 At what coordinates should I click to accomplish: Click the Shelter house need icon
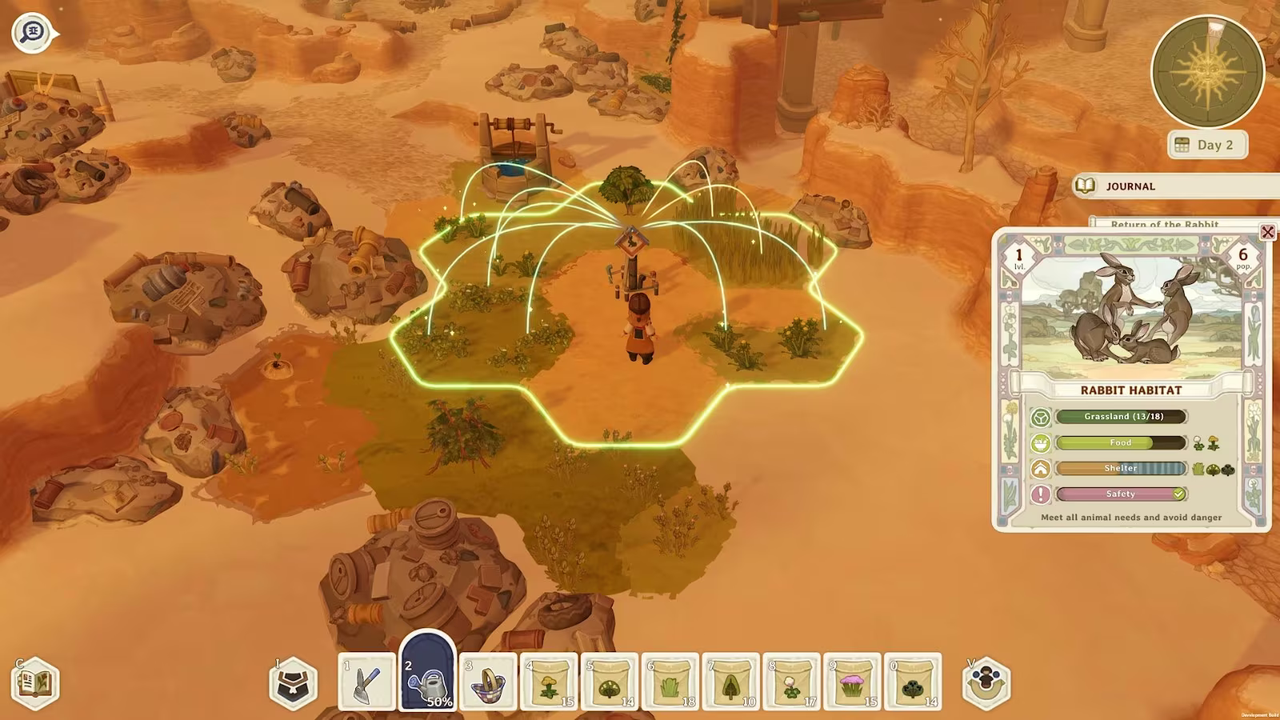pyautogui.click(x=1040, y=468)
